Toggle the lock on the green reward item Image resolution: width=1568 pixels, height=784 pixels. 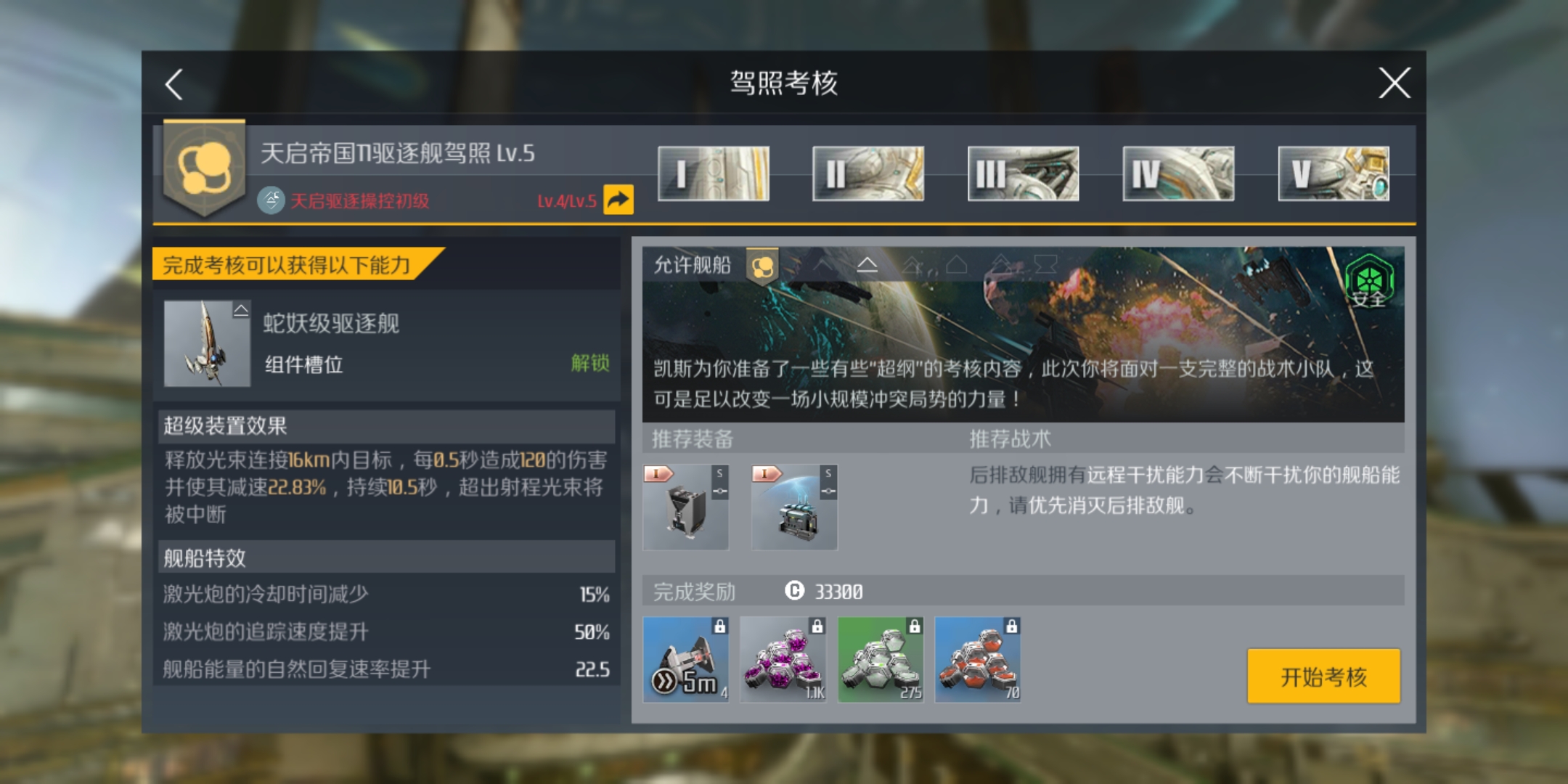[914, 627]
